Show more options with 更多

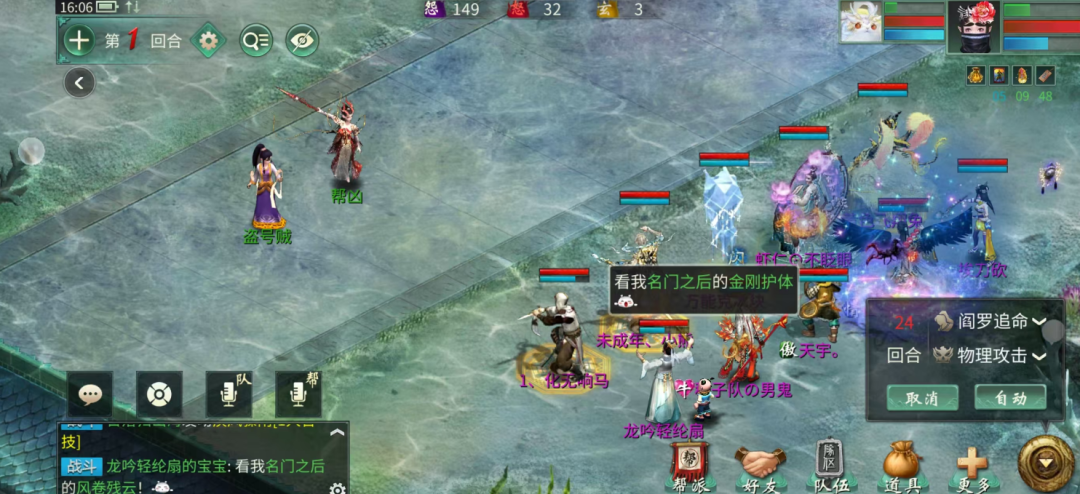click(x=971, y=463)
